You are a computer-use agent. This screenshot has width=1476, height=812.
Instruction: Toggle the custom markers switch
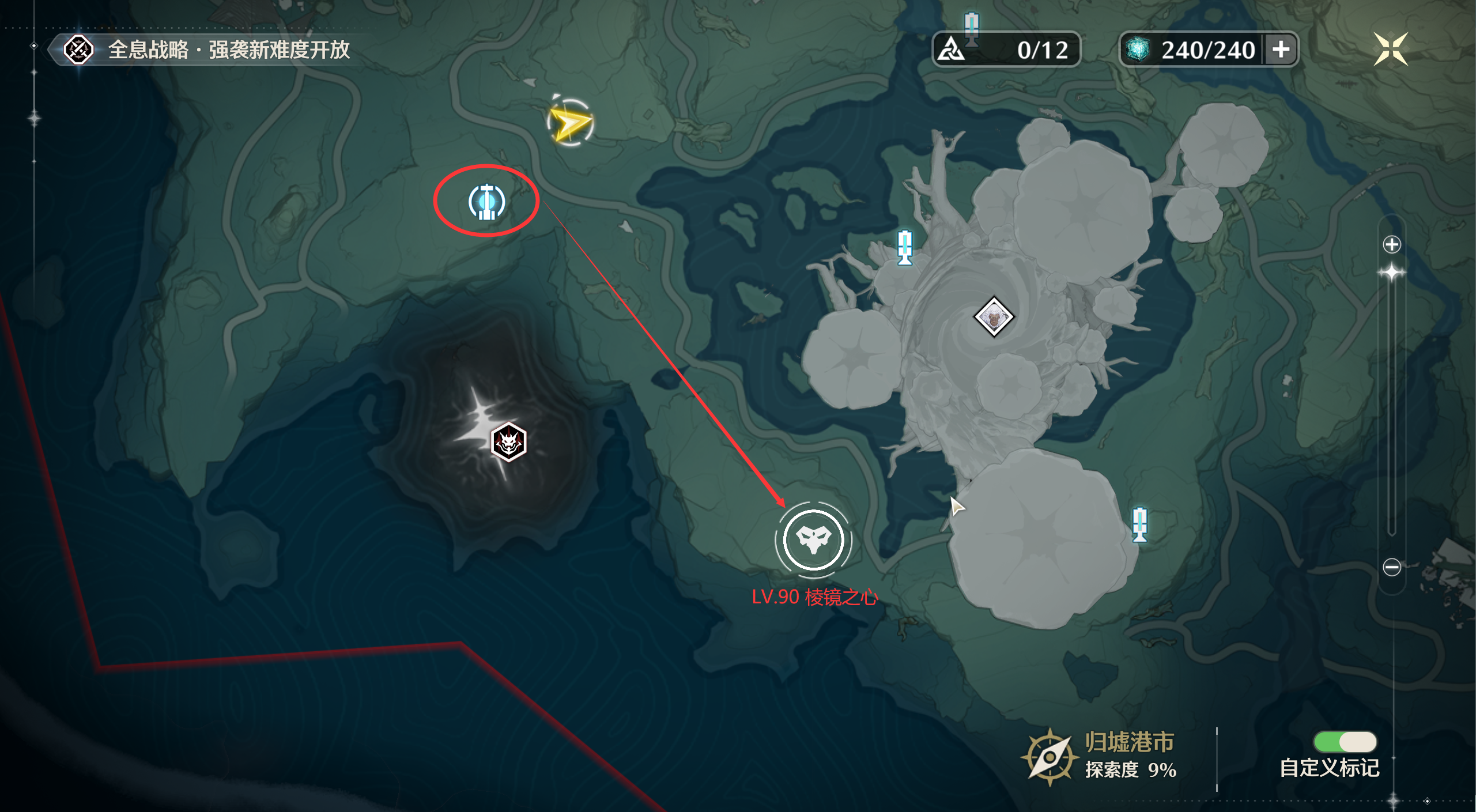click(x=1345, y=742)
